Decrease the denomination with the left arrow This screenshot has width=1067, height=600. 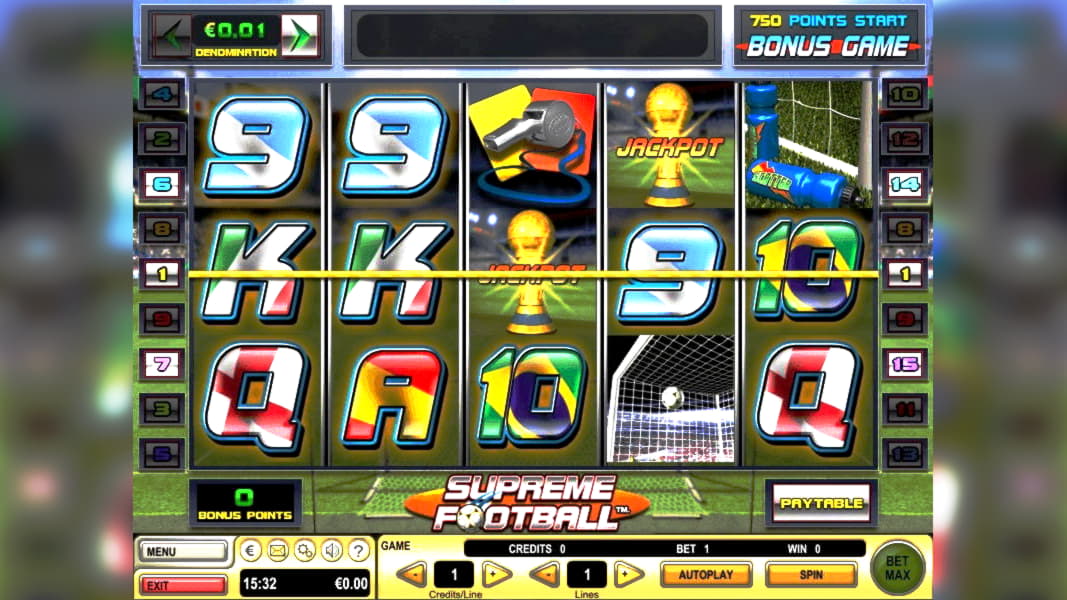click(172, 37)
